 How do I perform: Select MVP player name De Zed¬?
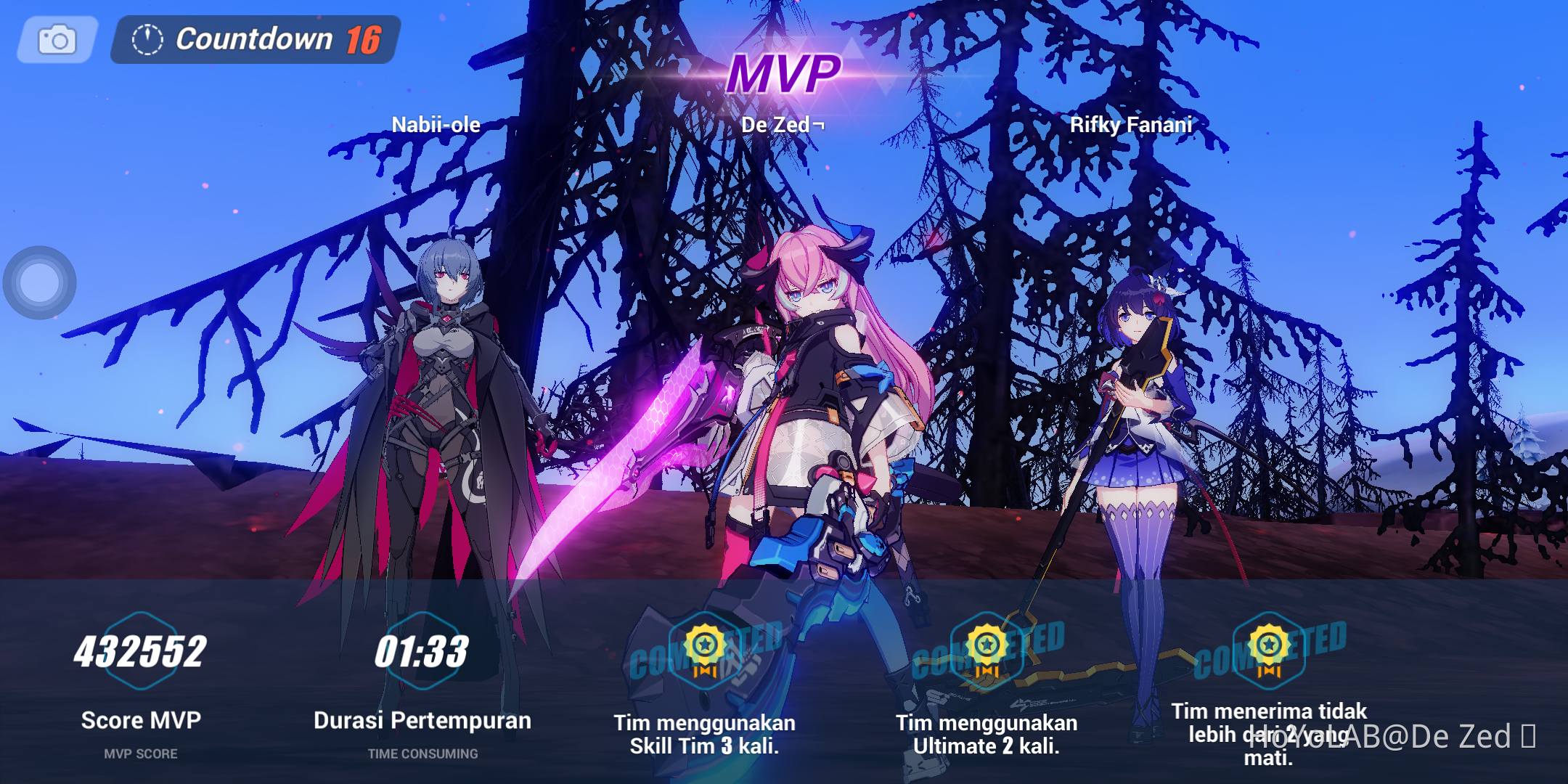[784, 124]
